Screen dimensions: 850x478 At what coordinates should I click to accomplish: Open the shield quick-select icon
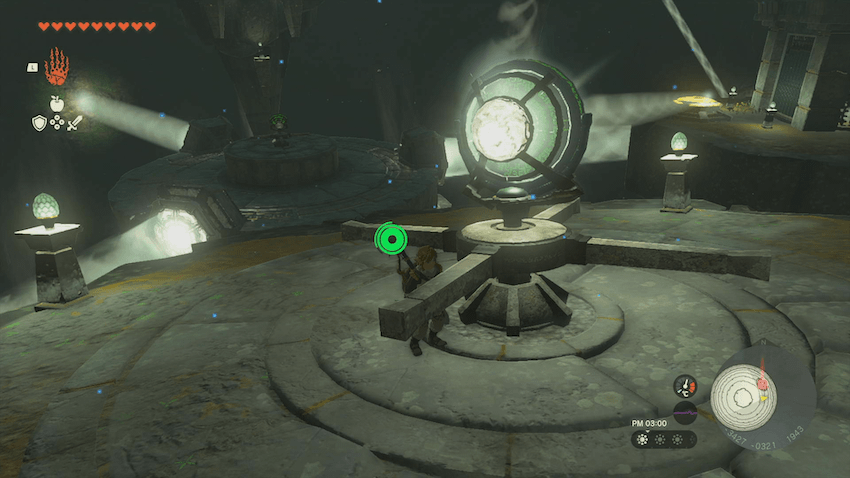click(39, 122)
